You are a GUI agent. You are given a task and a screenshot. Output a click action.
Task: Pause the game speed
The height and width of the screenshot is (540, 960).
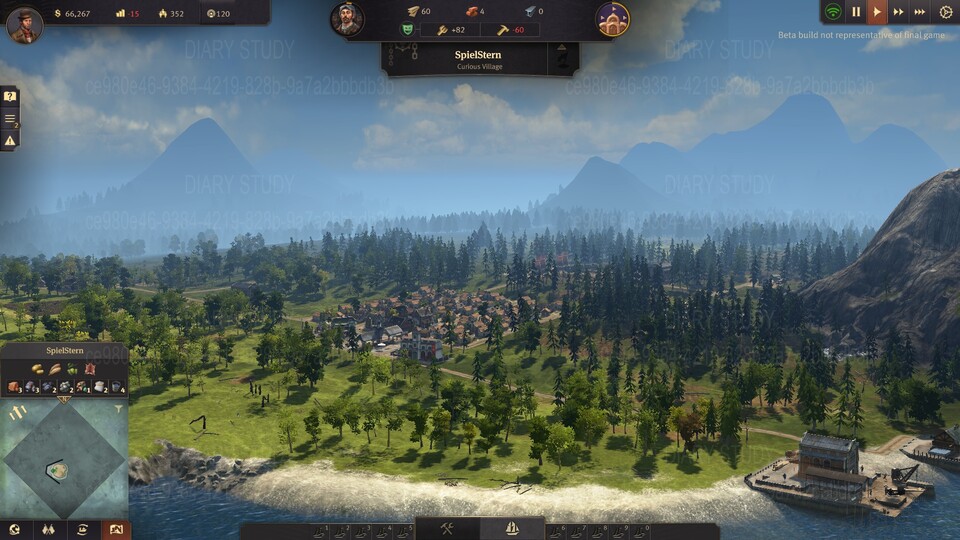pos(855,12)
